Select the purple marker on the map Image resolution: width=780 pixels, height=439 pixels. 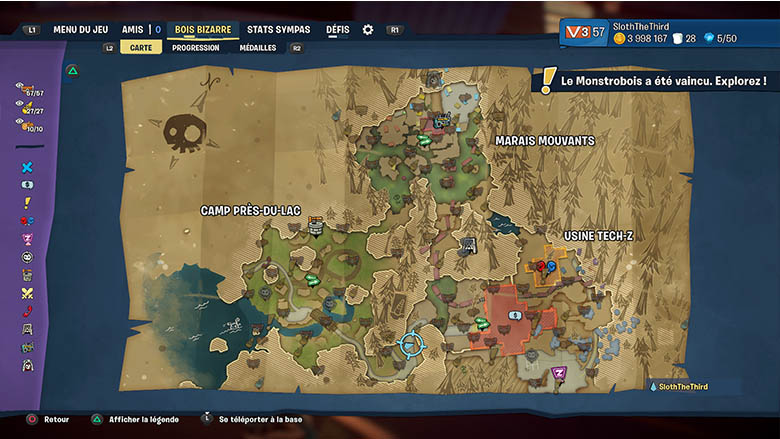pos(559,373)
